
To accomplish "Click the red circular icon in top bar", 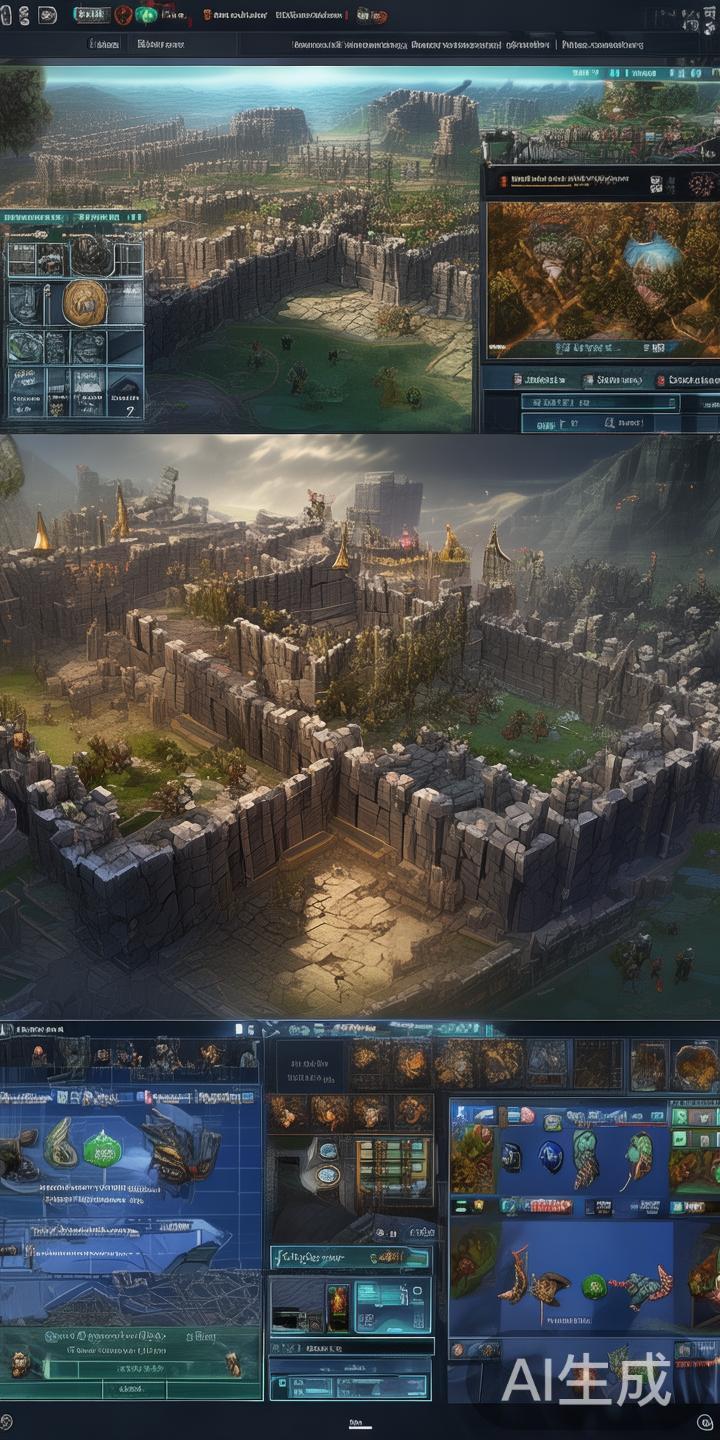I will pos(124,15).
